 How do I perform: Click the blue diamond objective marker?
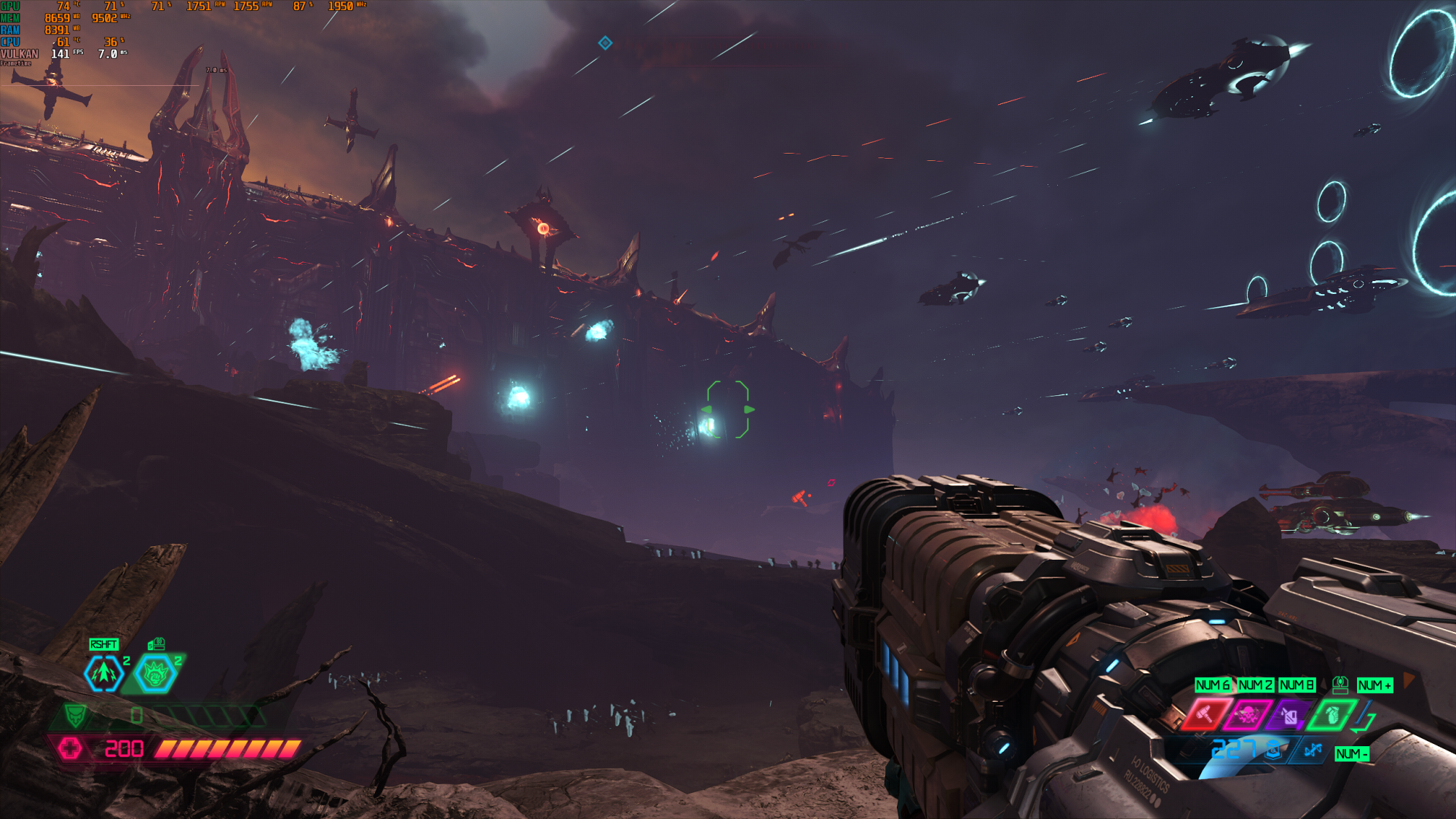pyautogui.click(x=605, y=43)
